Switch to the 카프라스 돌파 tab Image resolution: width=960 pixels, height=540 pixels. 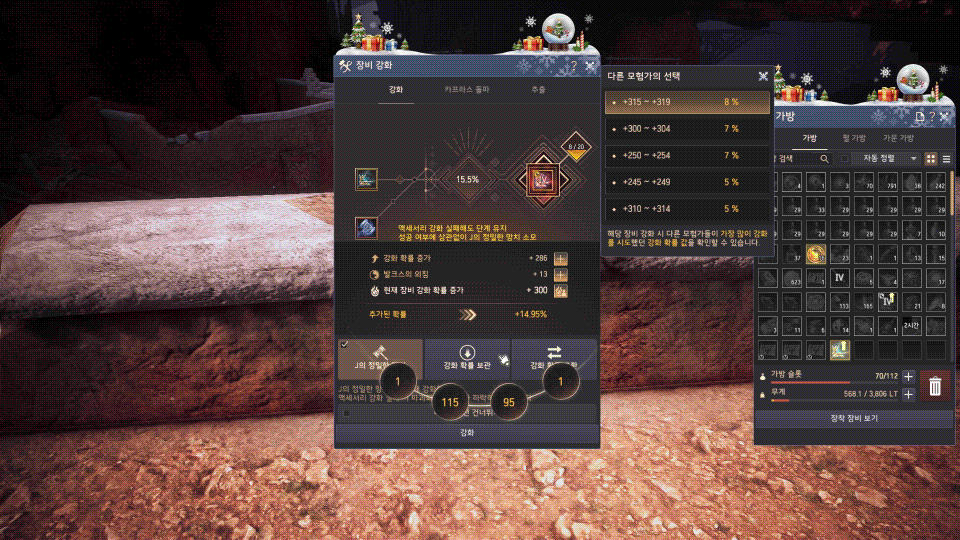[x=467, y=90]
